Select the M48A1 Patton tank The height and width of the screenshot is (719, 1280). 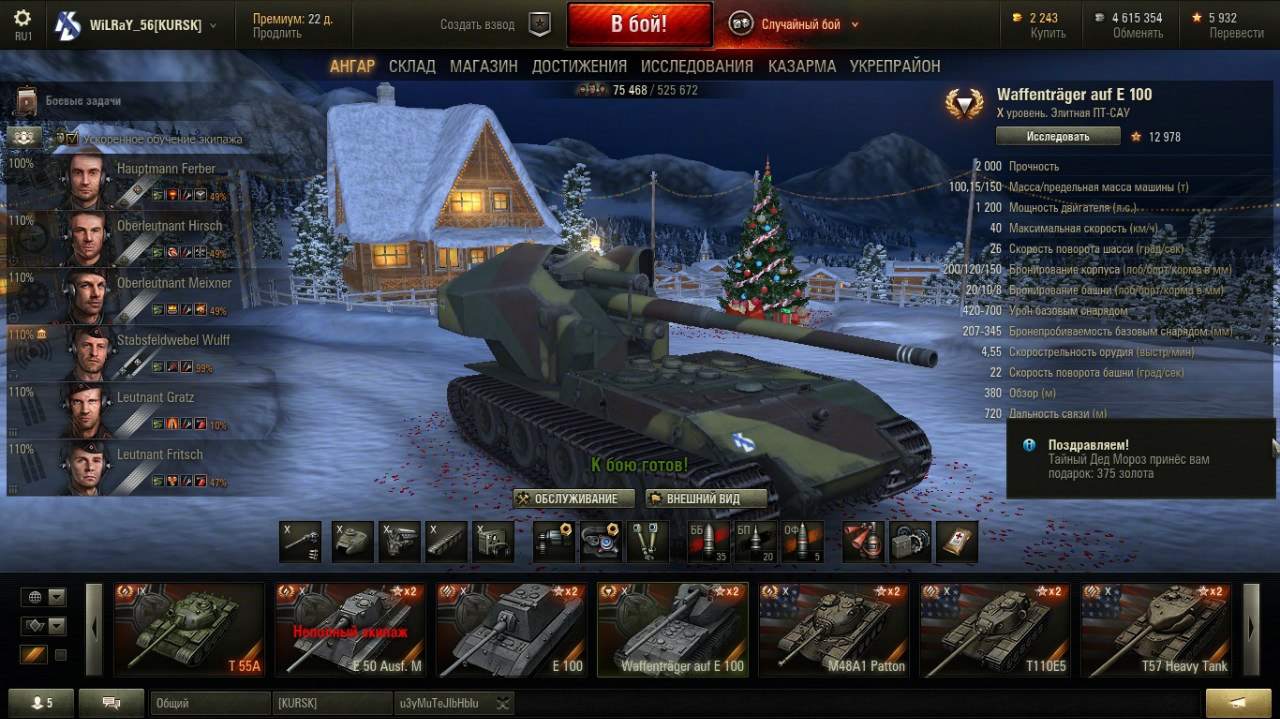833,630
